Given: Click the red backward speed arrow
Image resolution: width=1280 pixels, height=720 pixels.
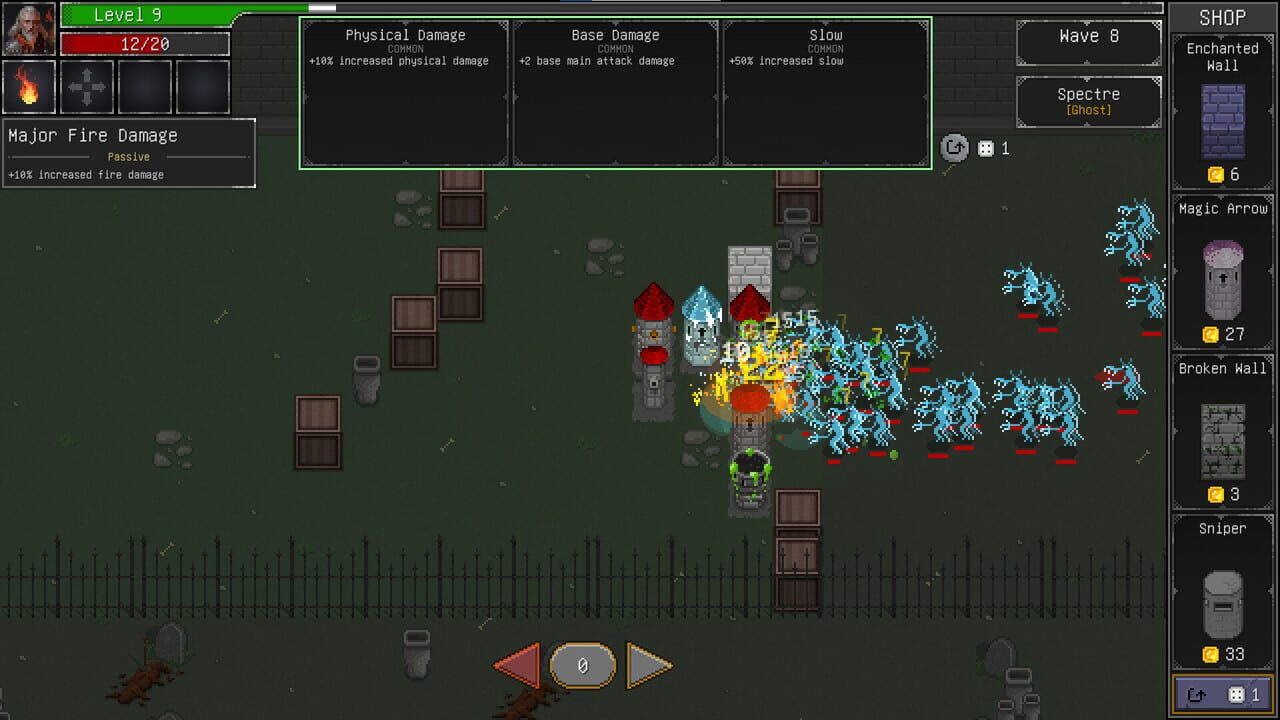Looking at the screenshot, I should (x=518, y=663).
